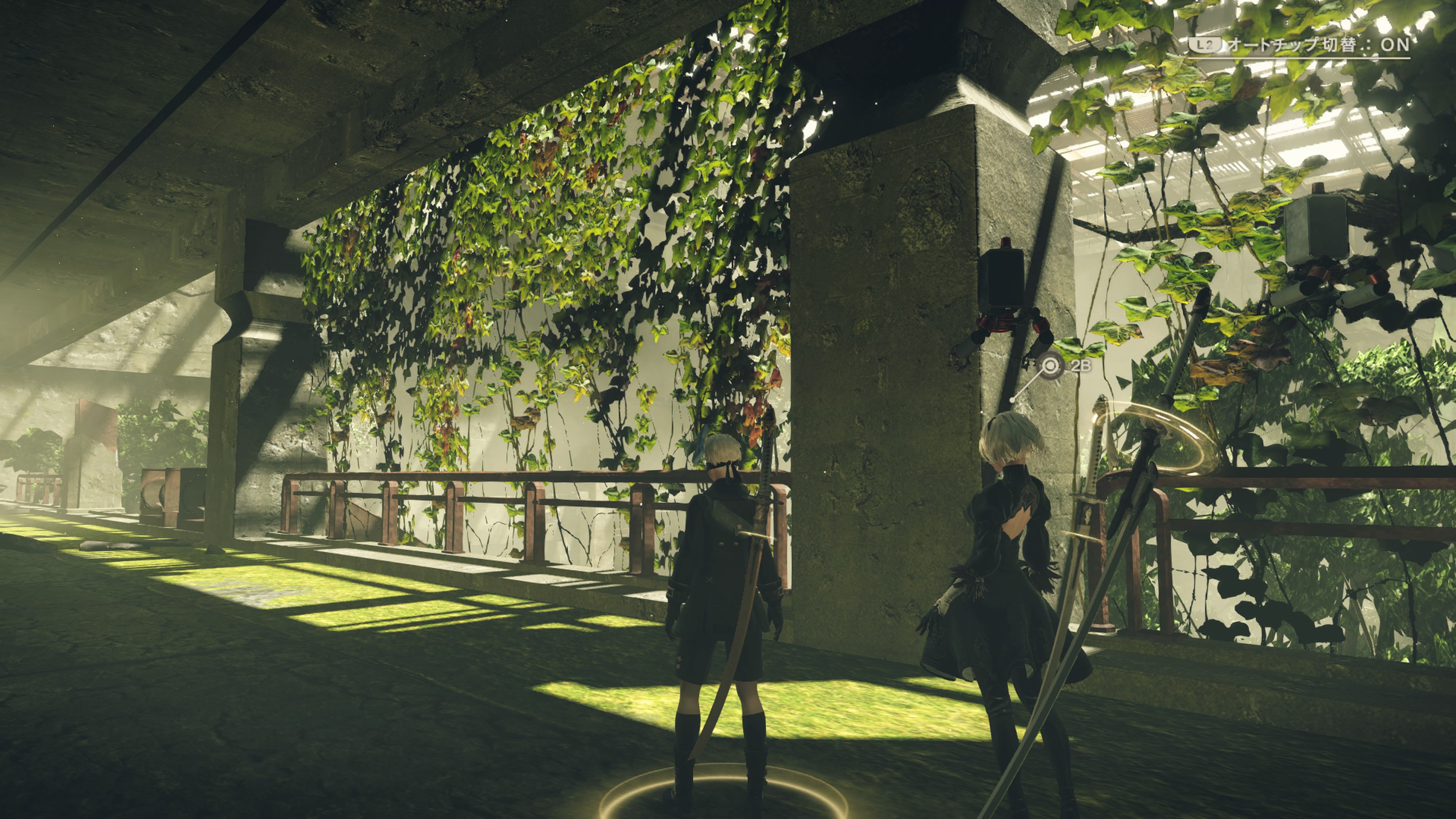The image size is (1456, 819).
Task: Select the 2B target marker
Action: click(1050, 366)
